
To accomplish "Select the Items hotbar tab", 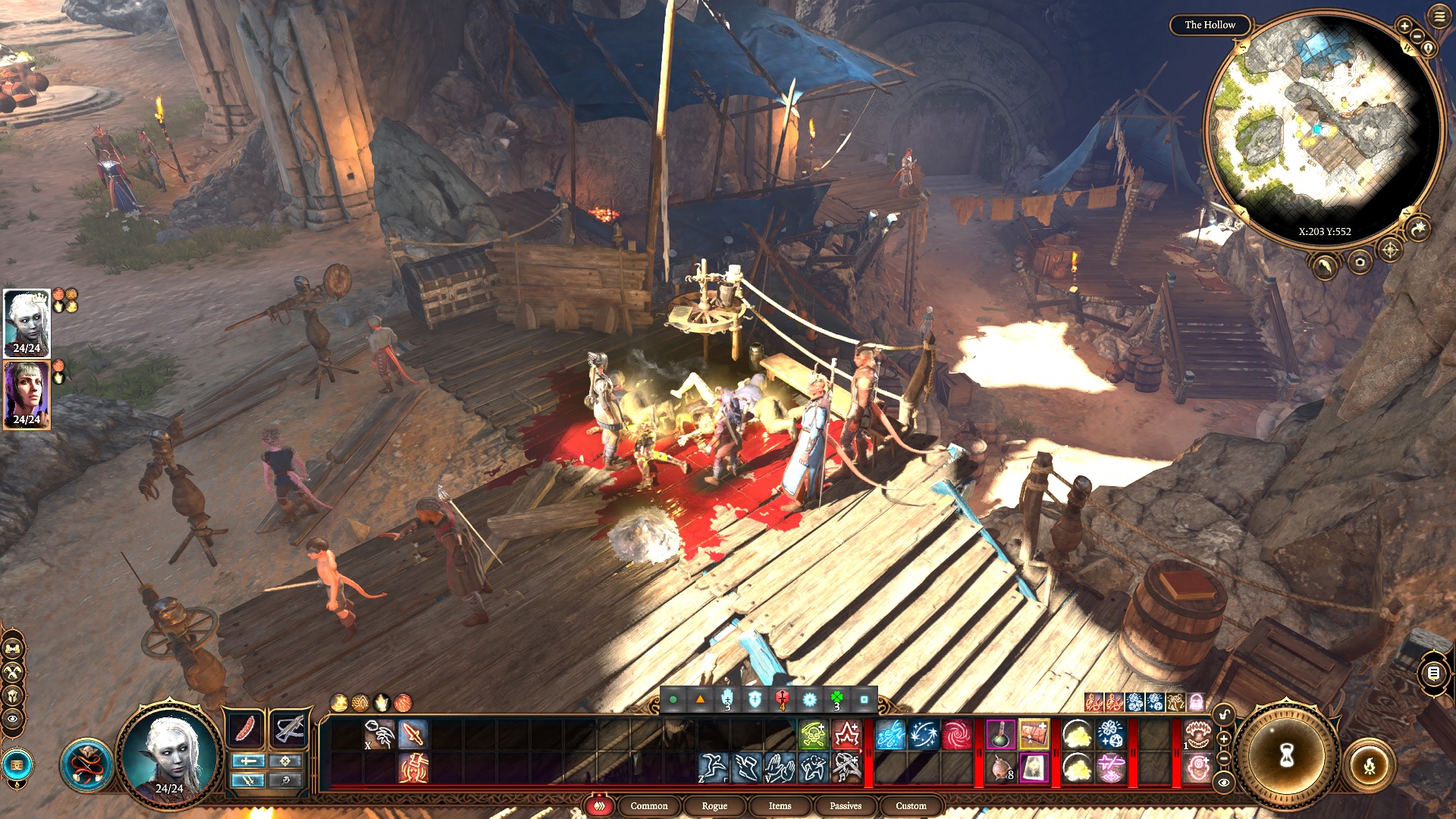I will tap(780, 805).
